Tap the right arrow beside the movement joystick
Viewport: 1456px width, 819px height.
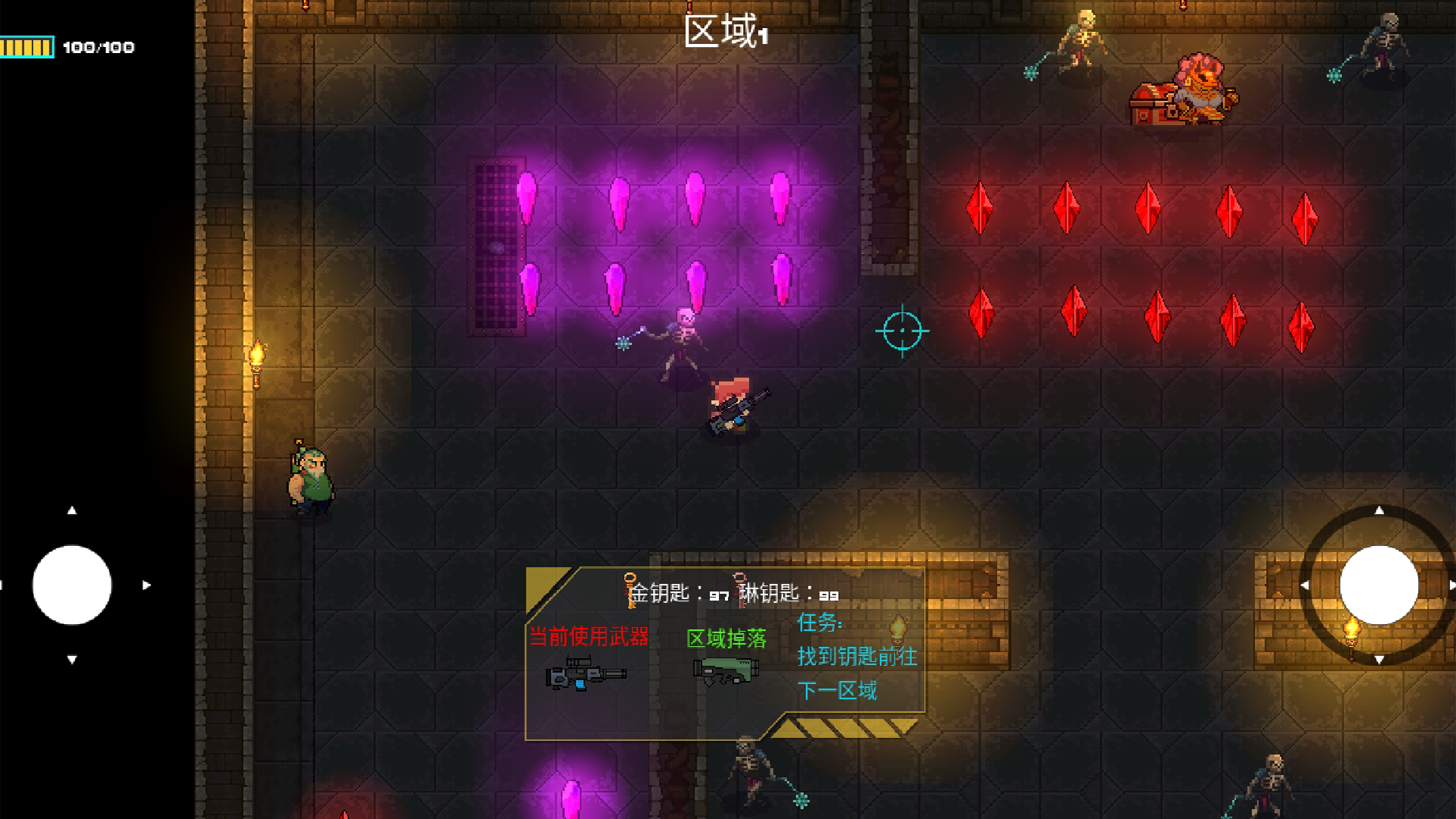pos(146,585)
